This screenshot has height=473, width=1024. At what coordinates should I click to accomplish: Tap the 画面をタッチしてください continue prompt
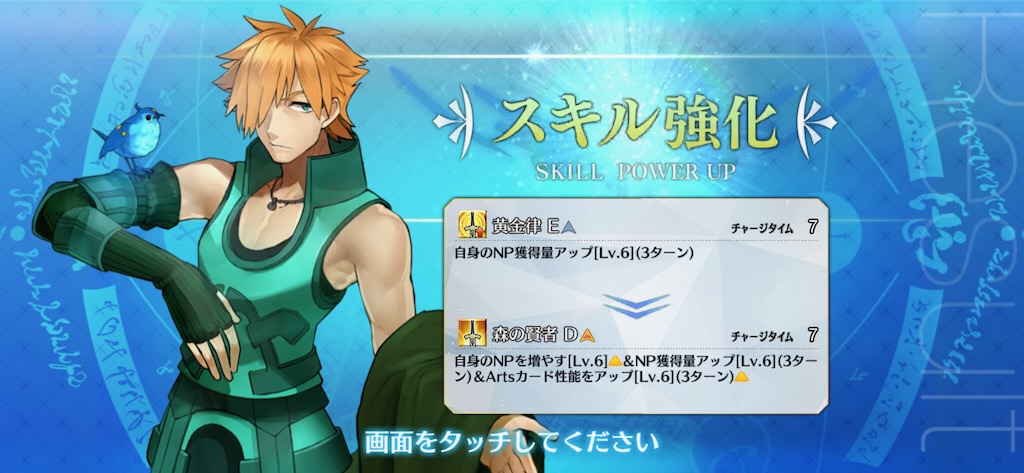click(x=511, y=440)
